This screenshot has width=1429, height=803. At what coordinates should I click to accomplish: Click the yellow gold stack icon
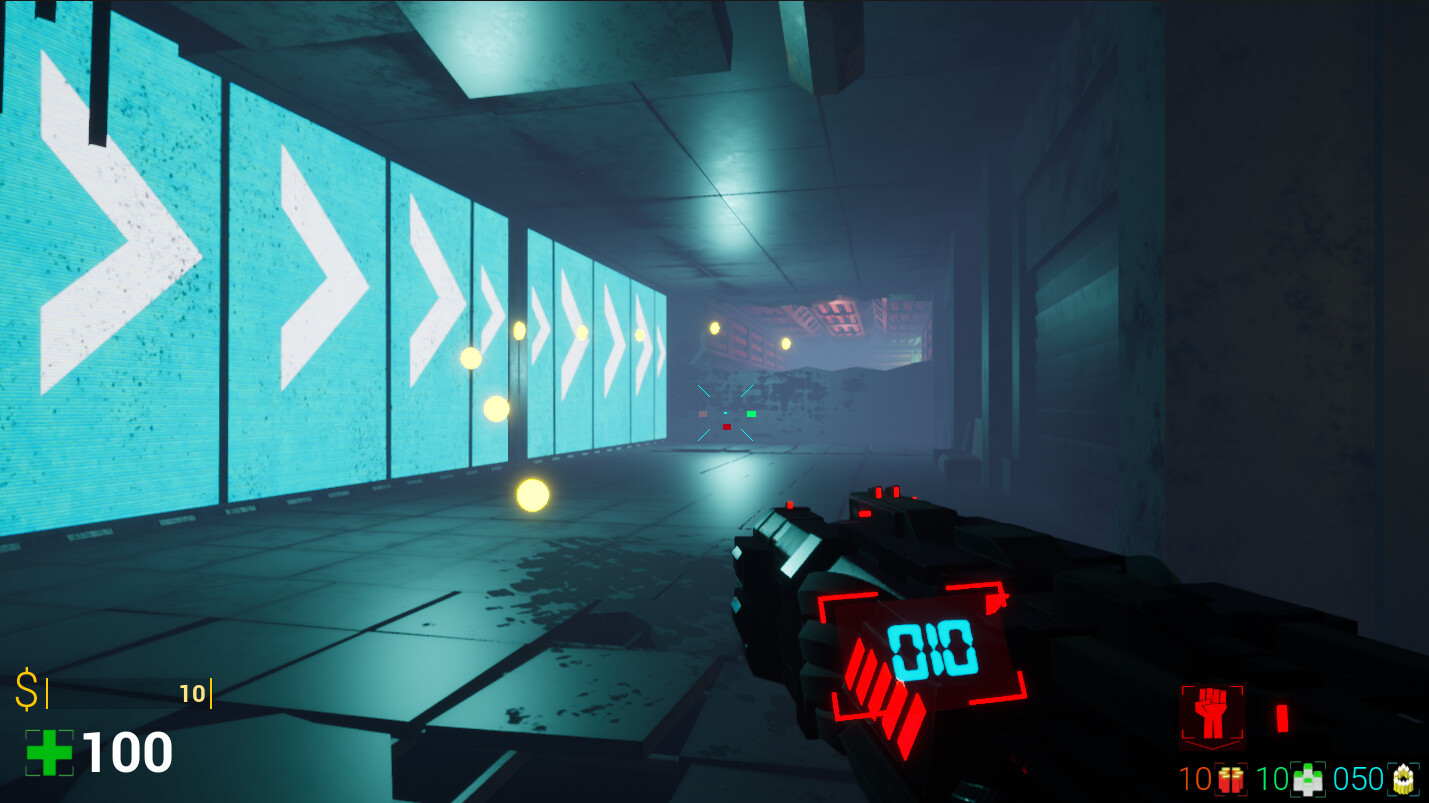click(x=1404, y=779)
